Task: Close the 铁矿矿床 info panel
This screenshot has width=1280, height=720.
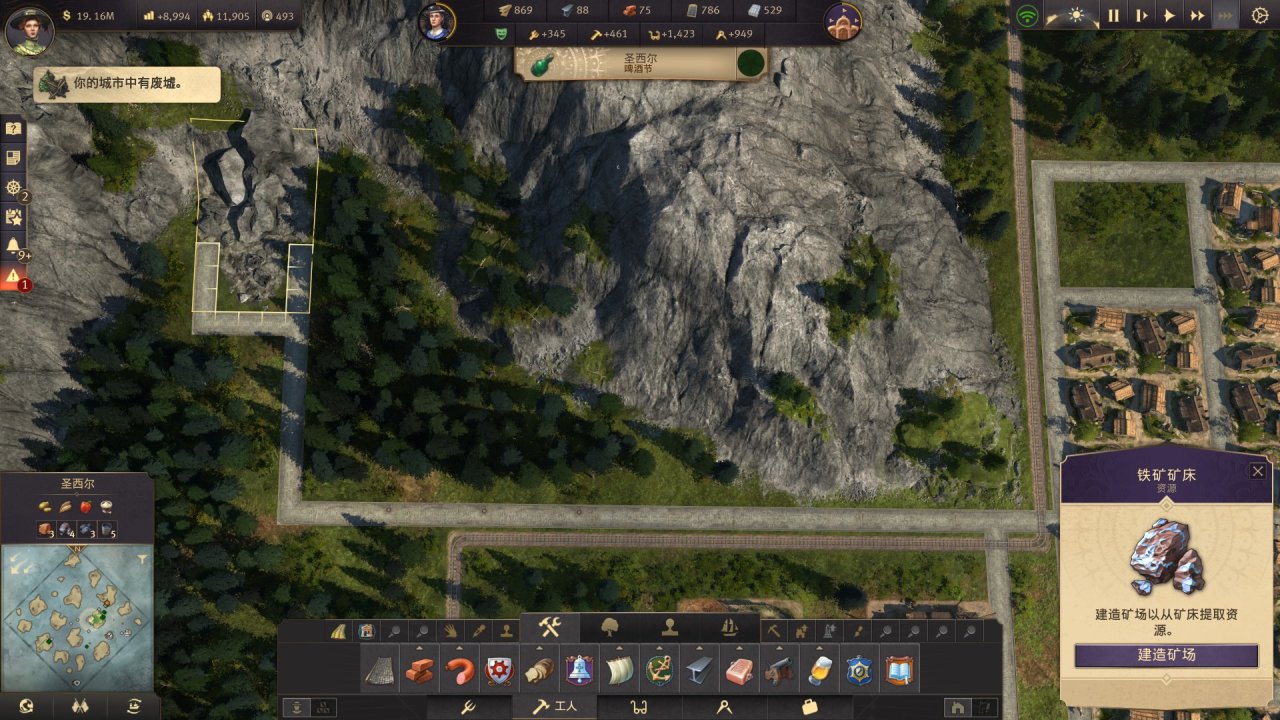Action: (1258, 471)
